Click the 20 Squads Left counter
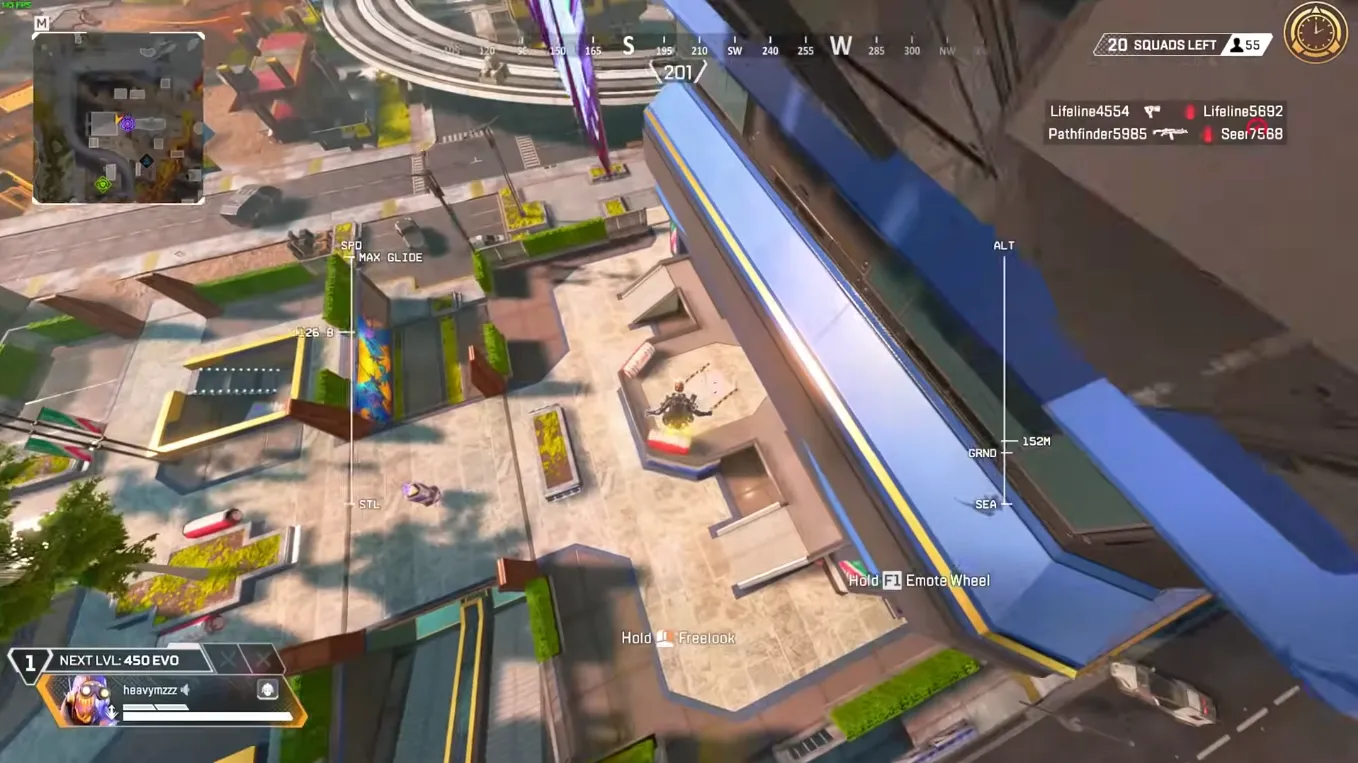 (x=1160, y=45)
